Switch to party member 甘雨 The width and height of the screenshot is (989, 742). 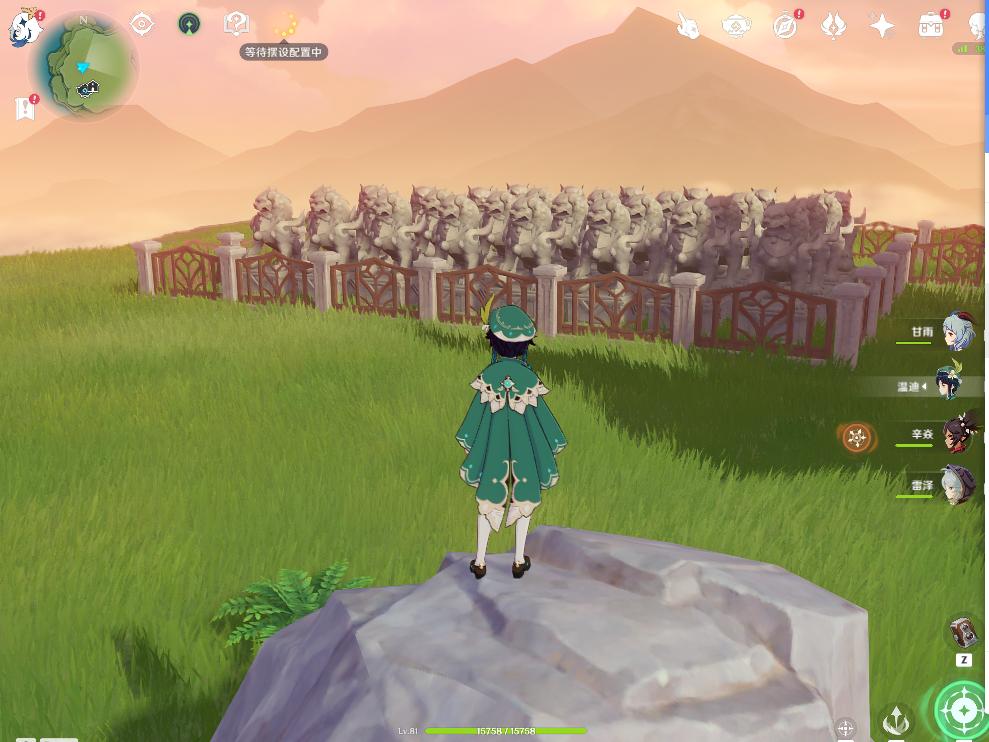957,333
